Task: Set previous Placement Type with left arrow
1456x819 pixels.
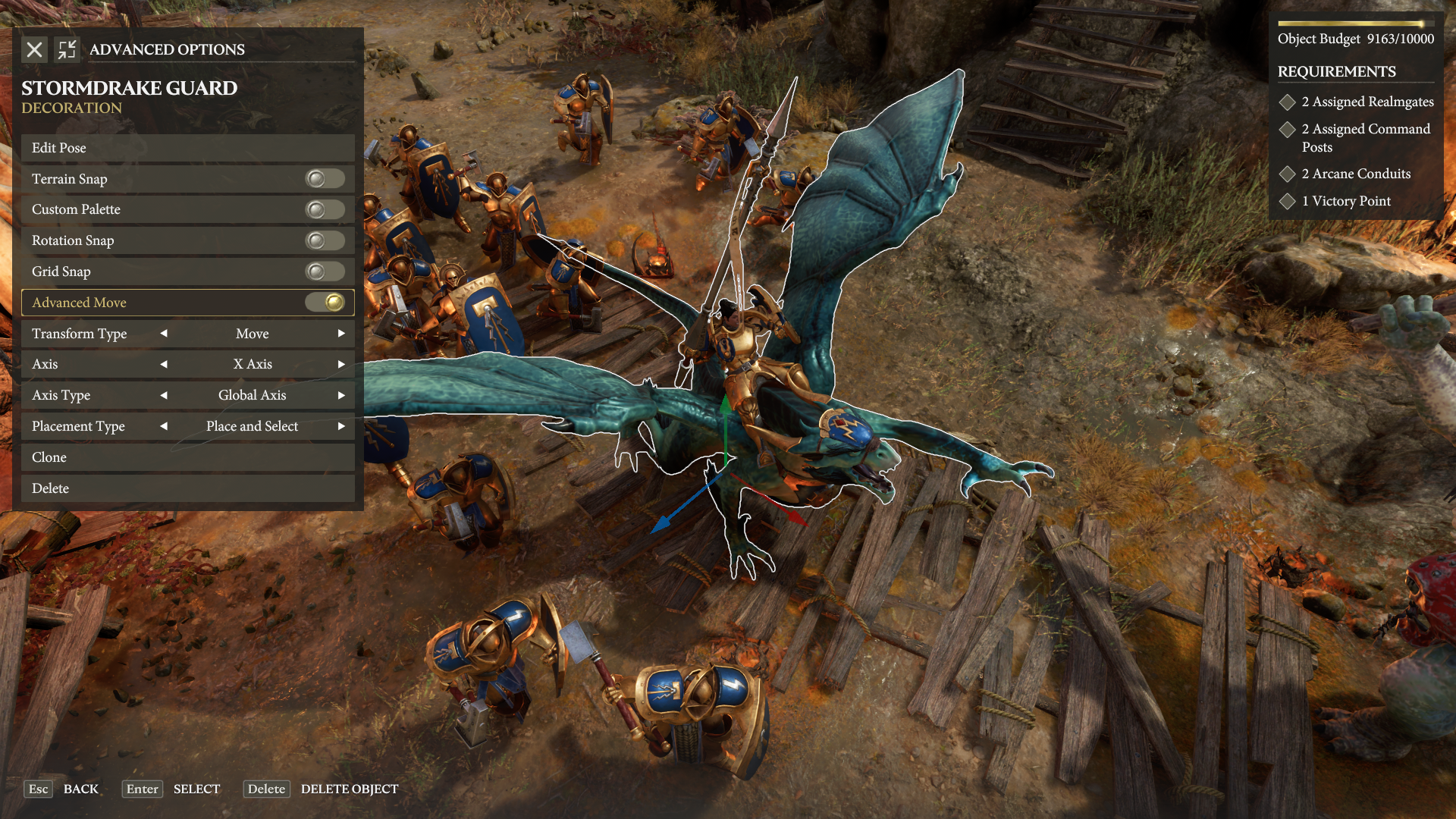Action: coord(164,426)
